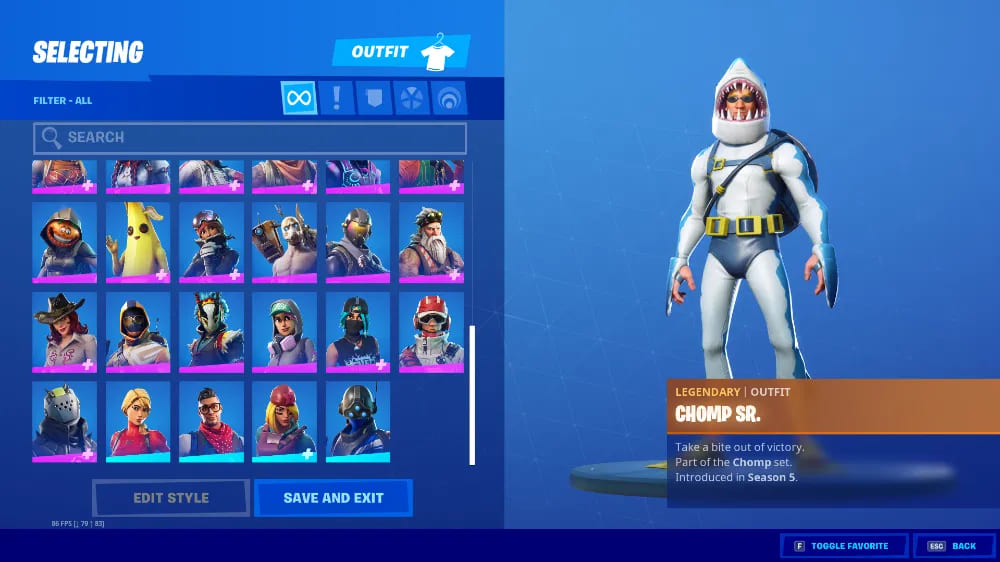The image size is (1000, 562).
Task: Click the outfit list scrollbar
Action: coord(472,394)
